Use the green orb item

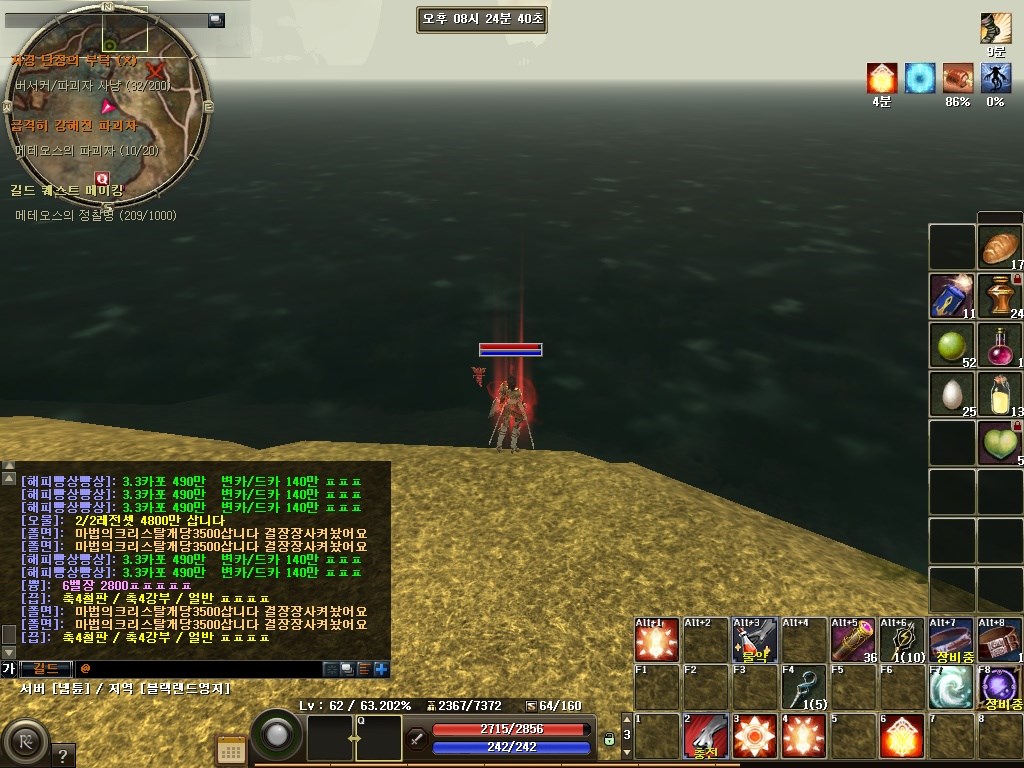[x=952, y=345]
